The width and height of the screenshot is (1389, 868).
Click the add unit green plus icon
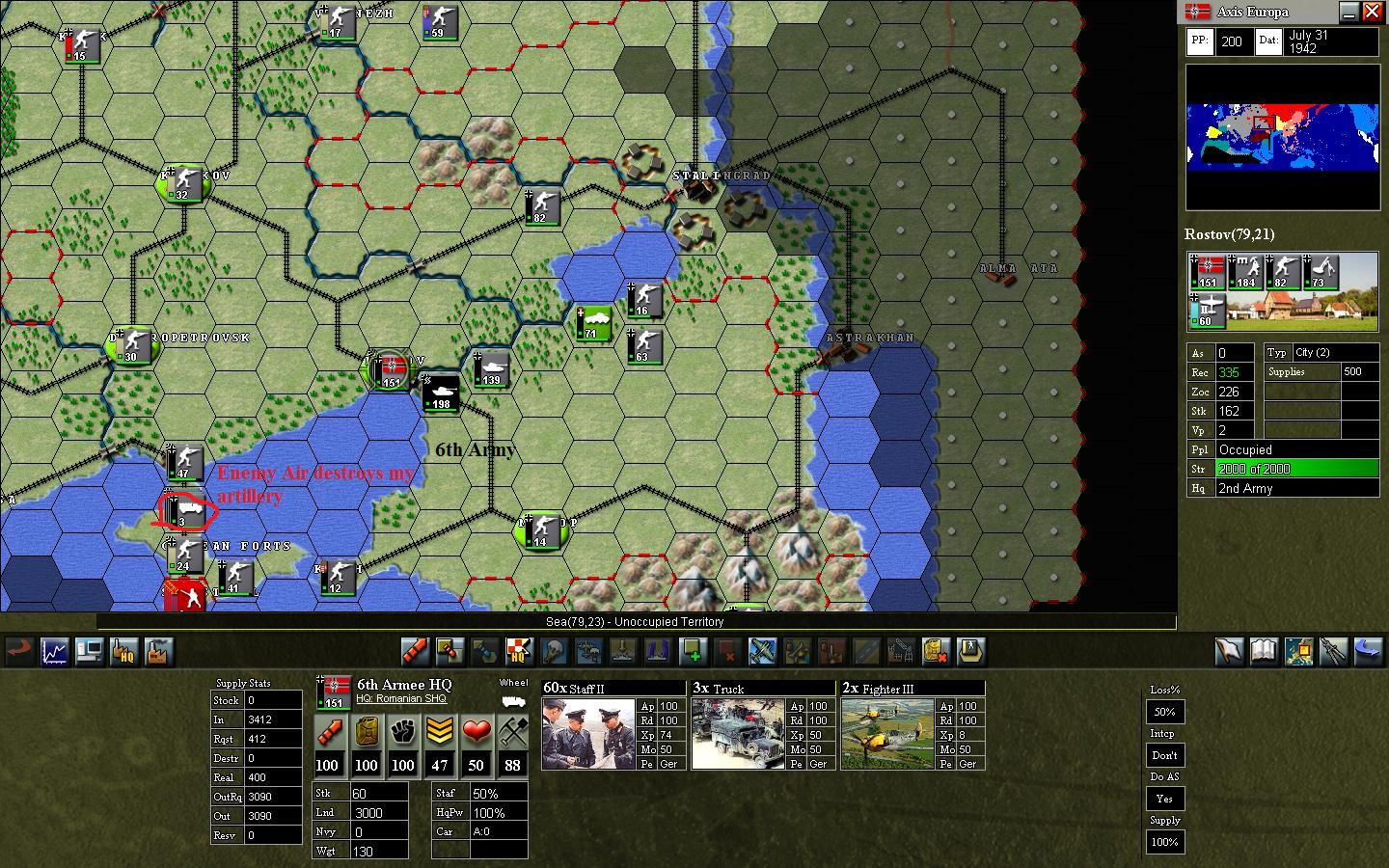pos(694,652)
